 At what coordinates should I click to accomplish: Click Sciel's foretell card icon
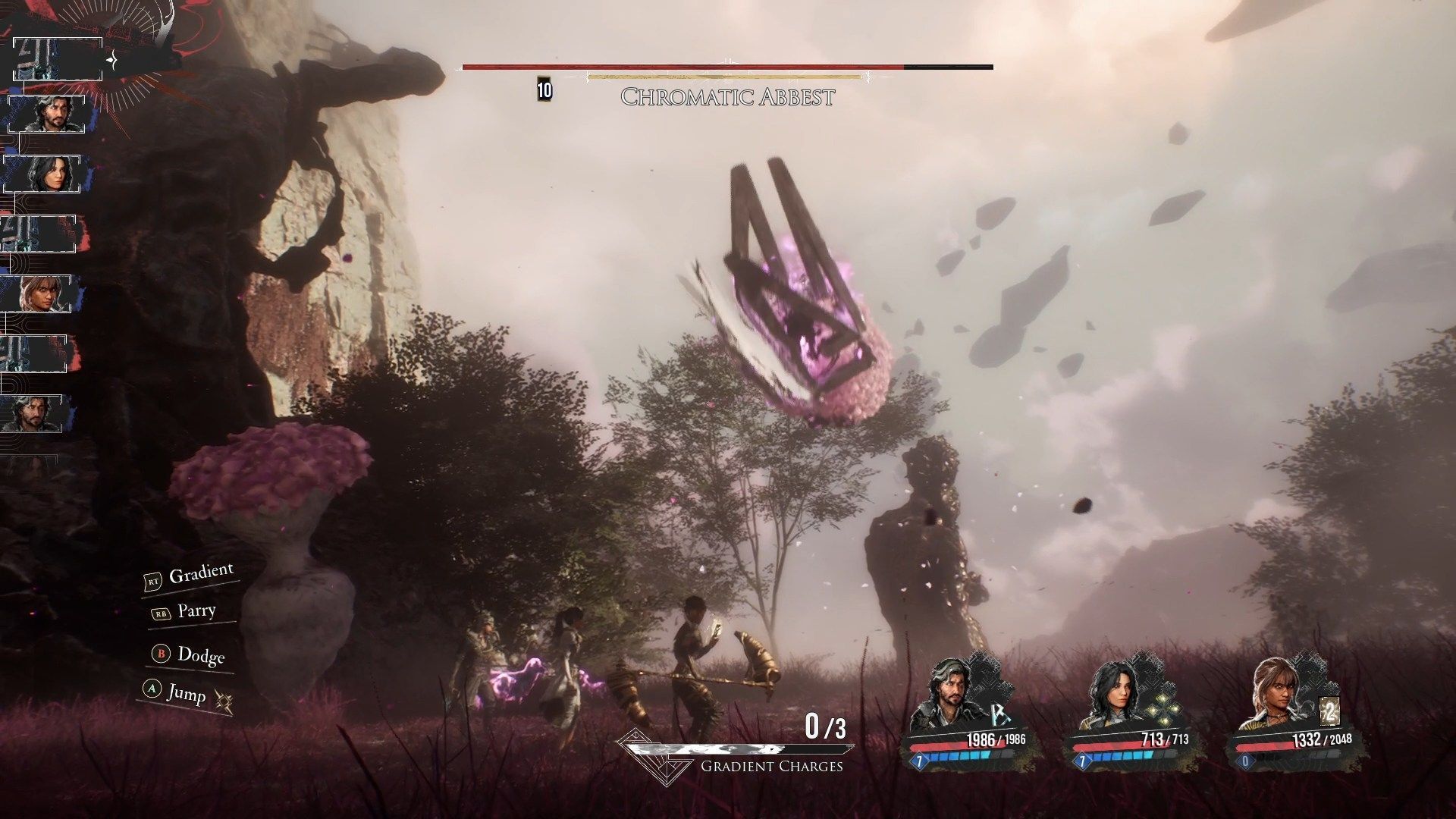click(x=1327, y=713)
